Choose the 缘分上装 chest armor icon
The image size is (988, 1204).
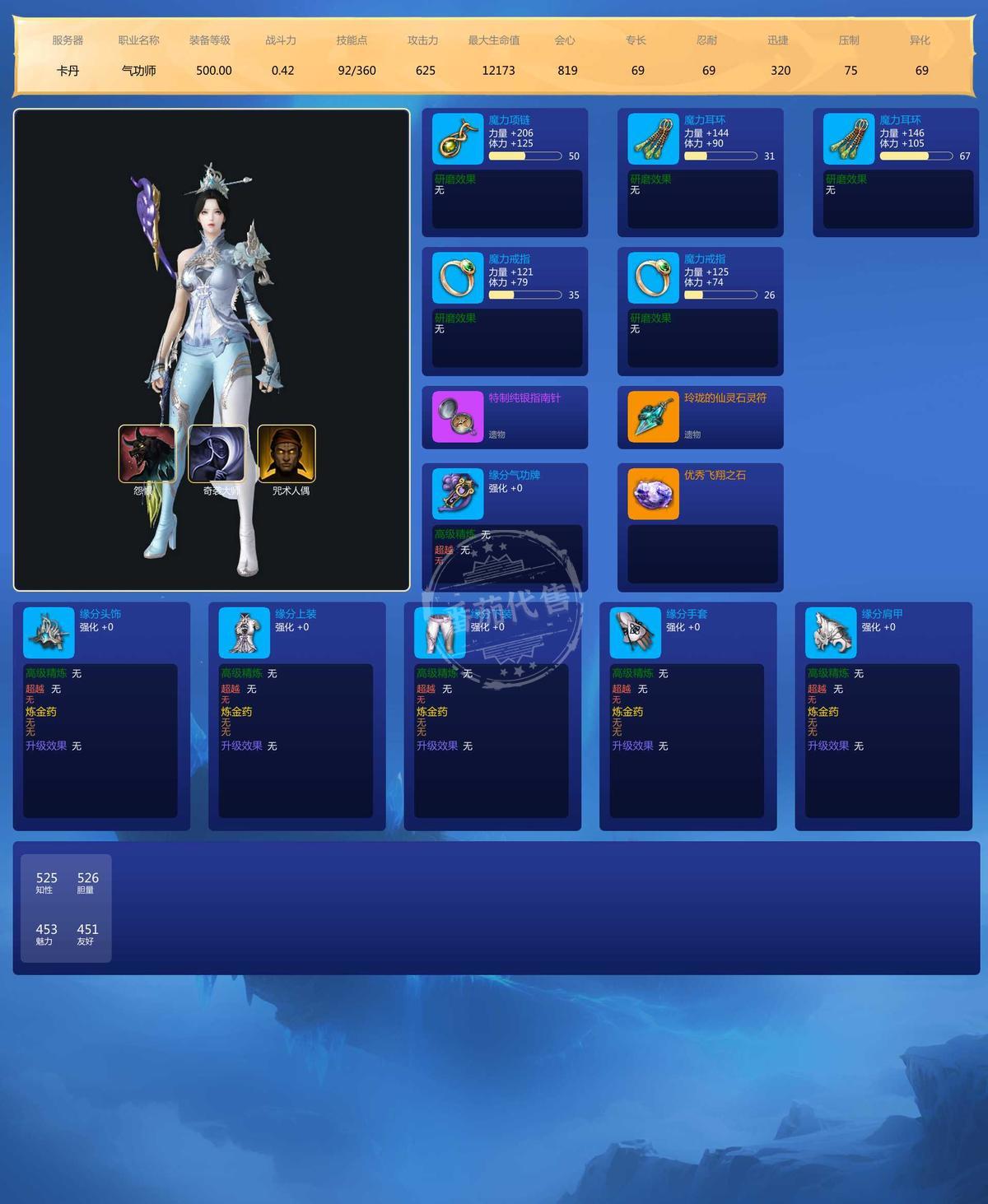pos(245,633)
